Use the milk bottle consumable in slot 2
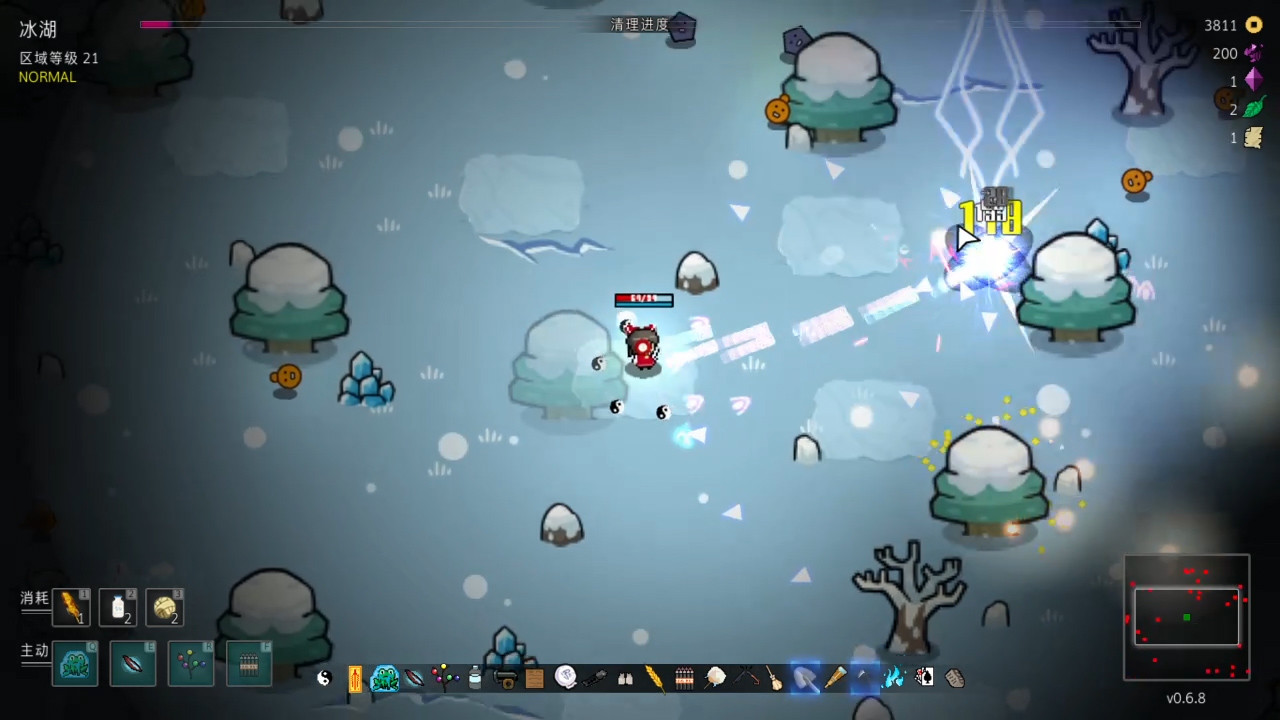 tap(118, 607)
